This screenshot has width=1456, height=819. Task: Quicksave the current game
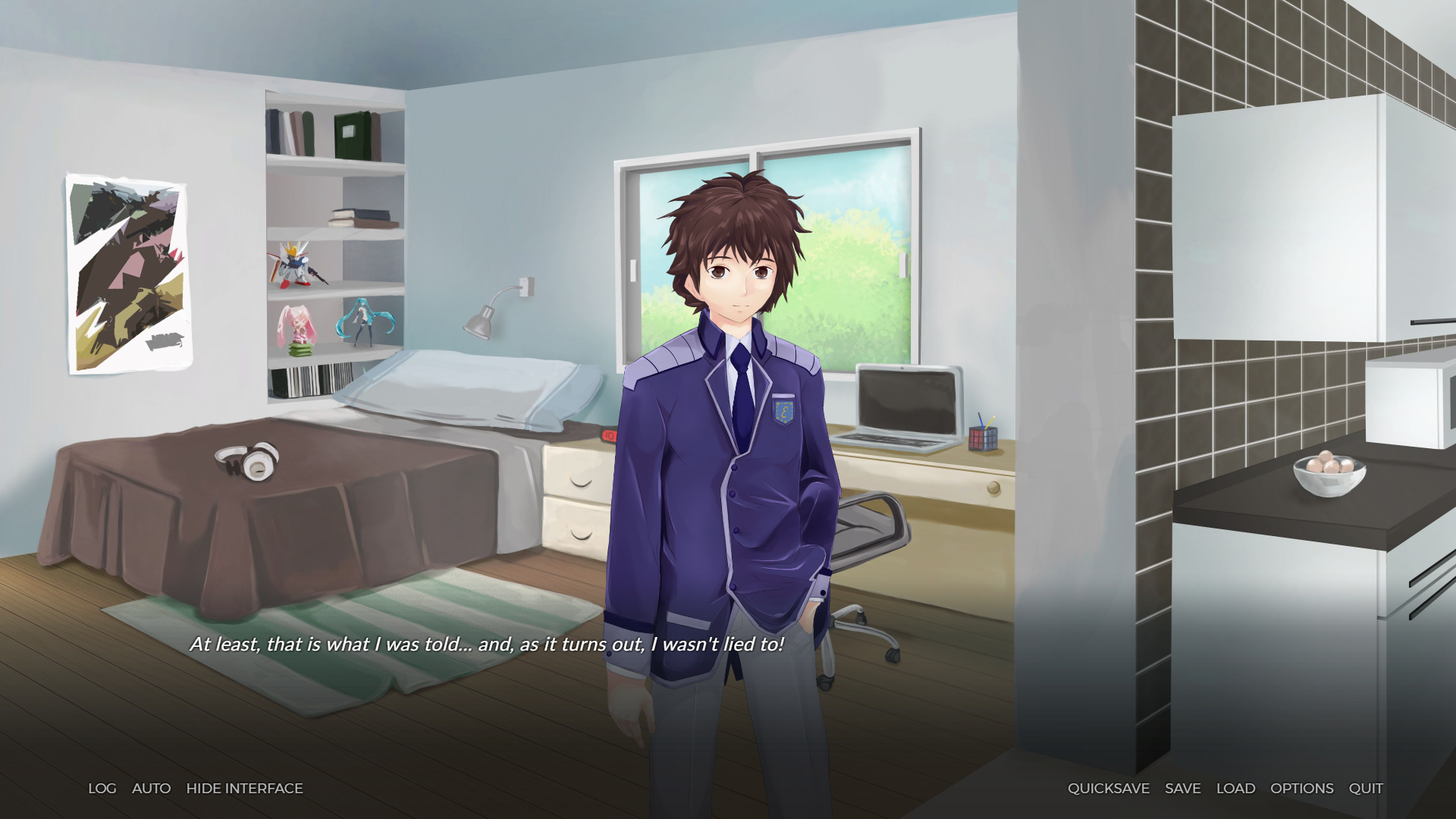1108,789
